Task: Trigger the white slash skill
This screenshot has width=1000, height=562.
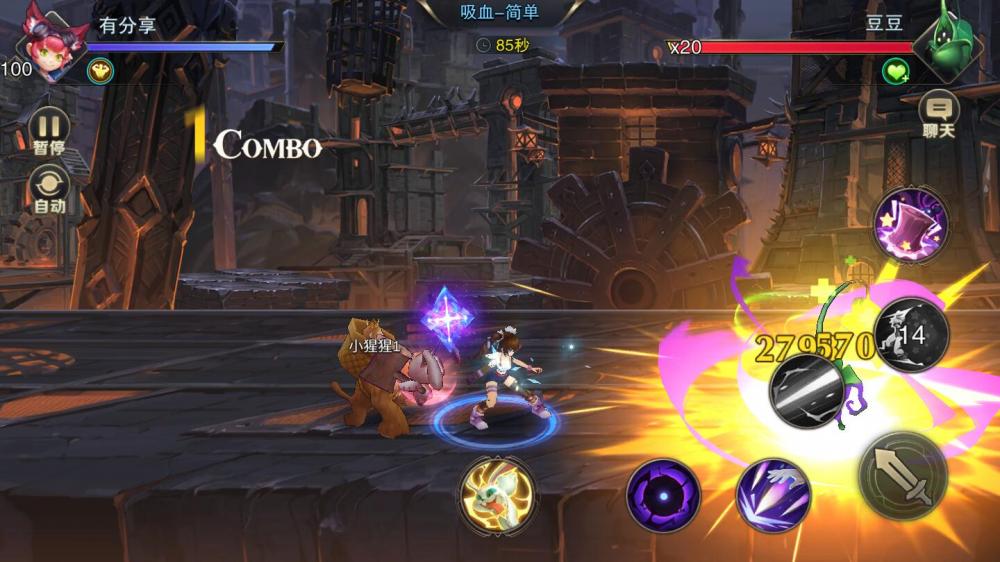Action: [x=806, y=390]
